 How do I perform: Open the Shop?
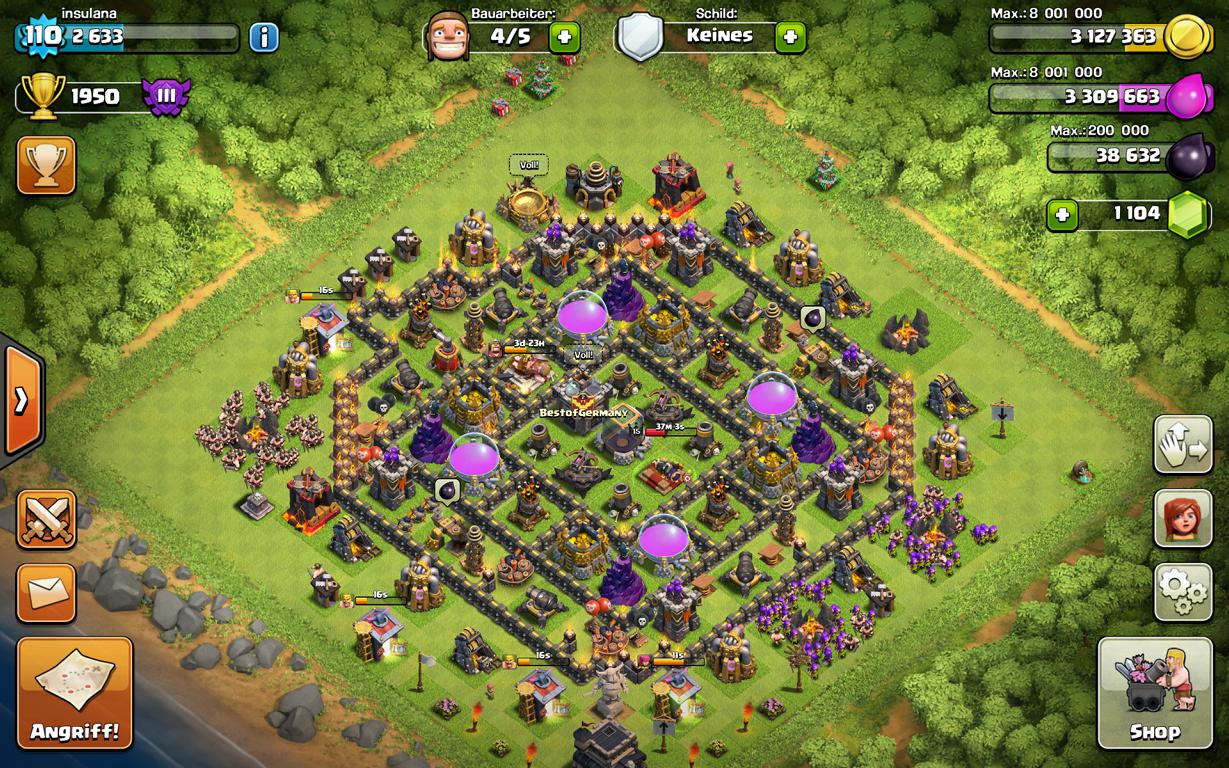(x=1155, y=693)
